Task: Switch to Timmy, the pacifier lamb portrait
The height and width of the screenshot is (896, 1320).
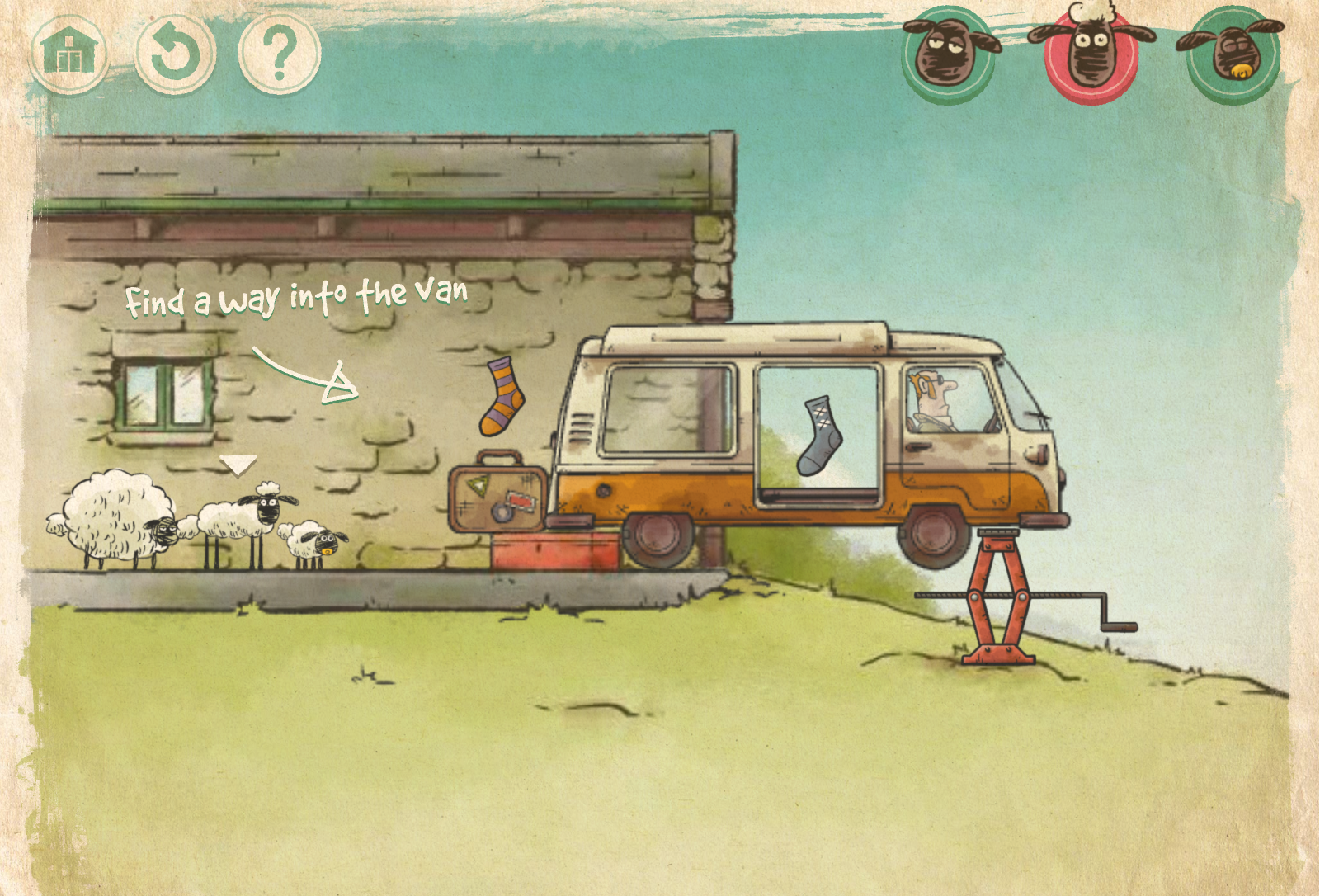Action: tap(1233, 56)
